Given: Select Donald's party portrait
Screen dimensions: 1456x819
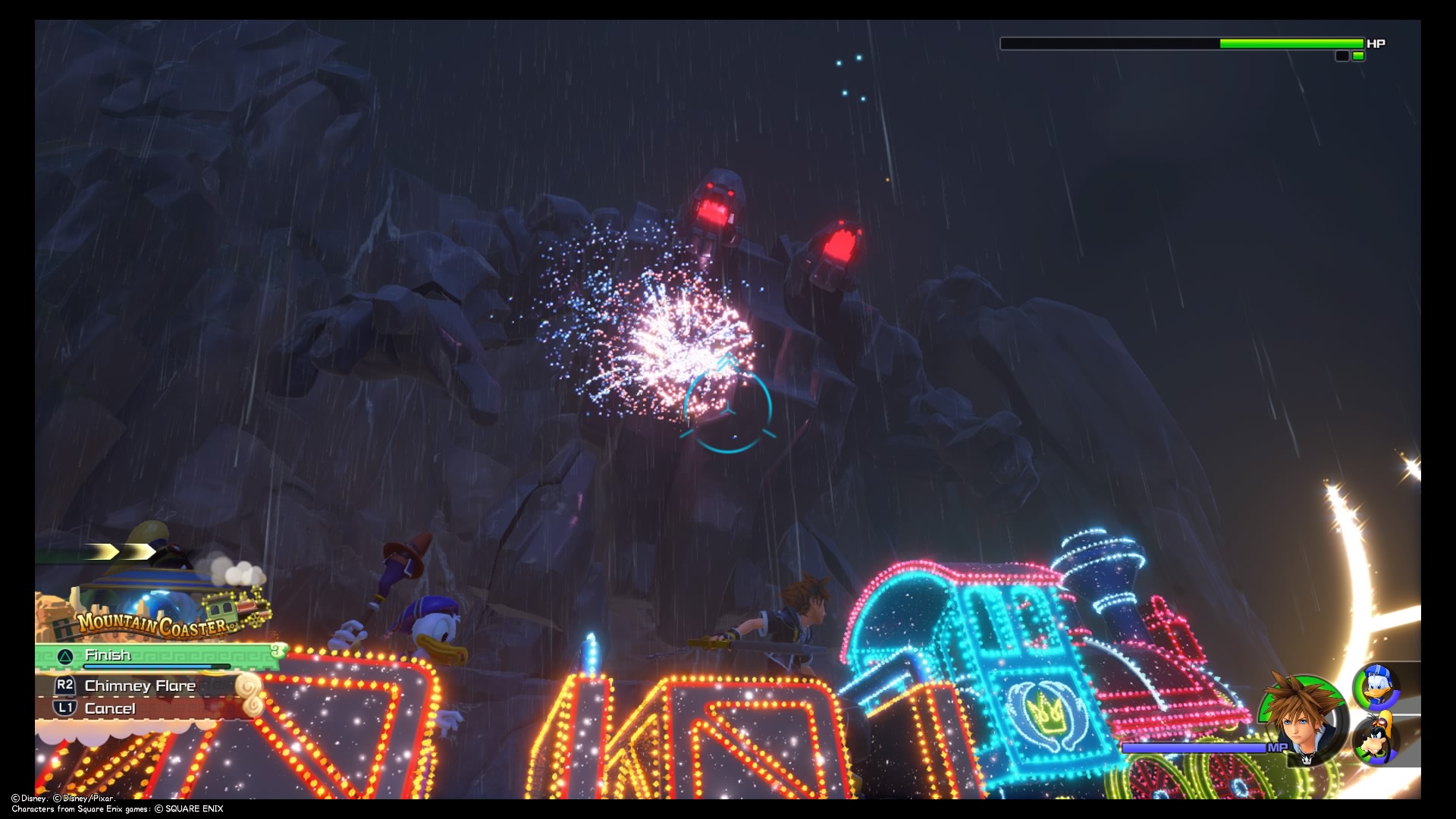Looking at the screenshot, I should click(x=1376, y=686).
